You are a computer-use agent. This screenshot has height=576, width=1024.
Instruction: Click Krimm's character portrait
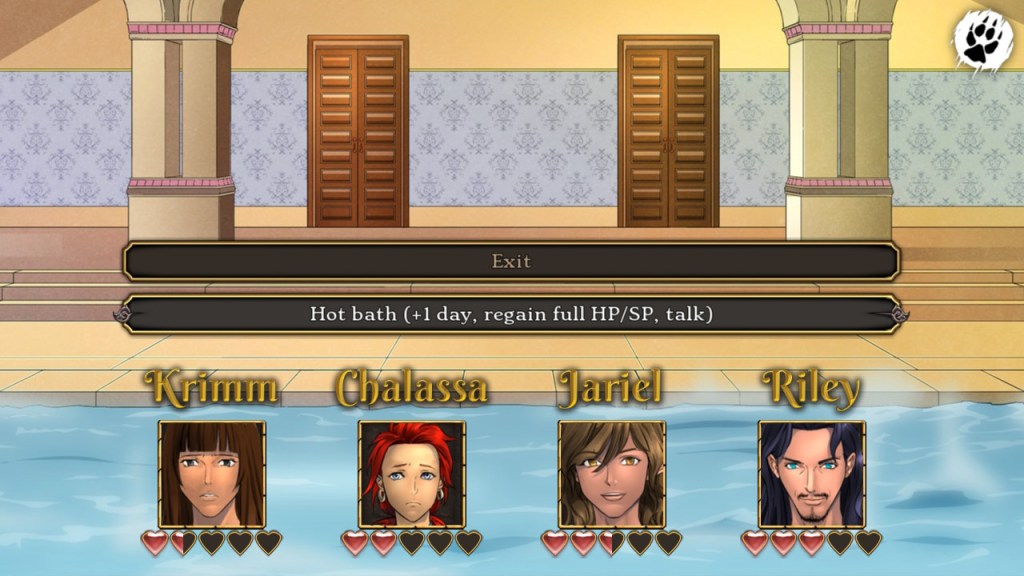(x=212, y=473)
